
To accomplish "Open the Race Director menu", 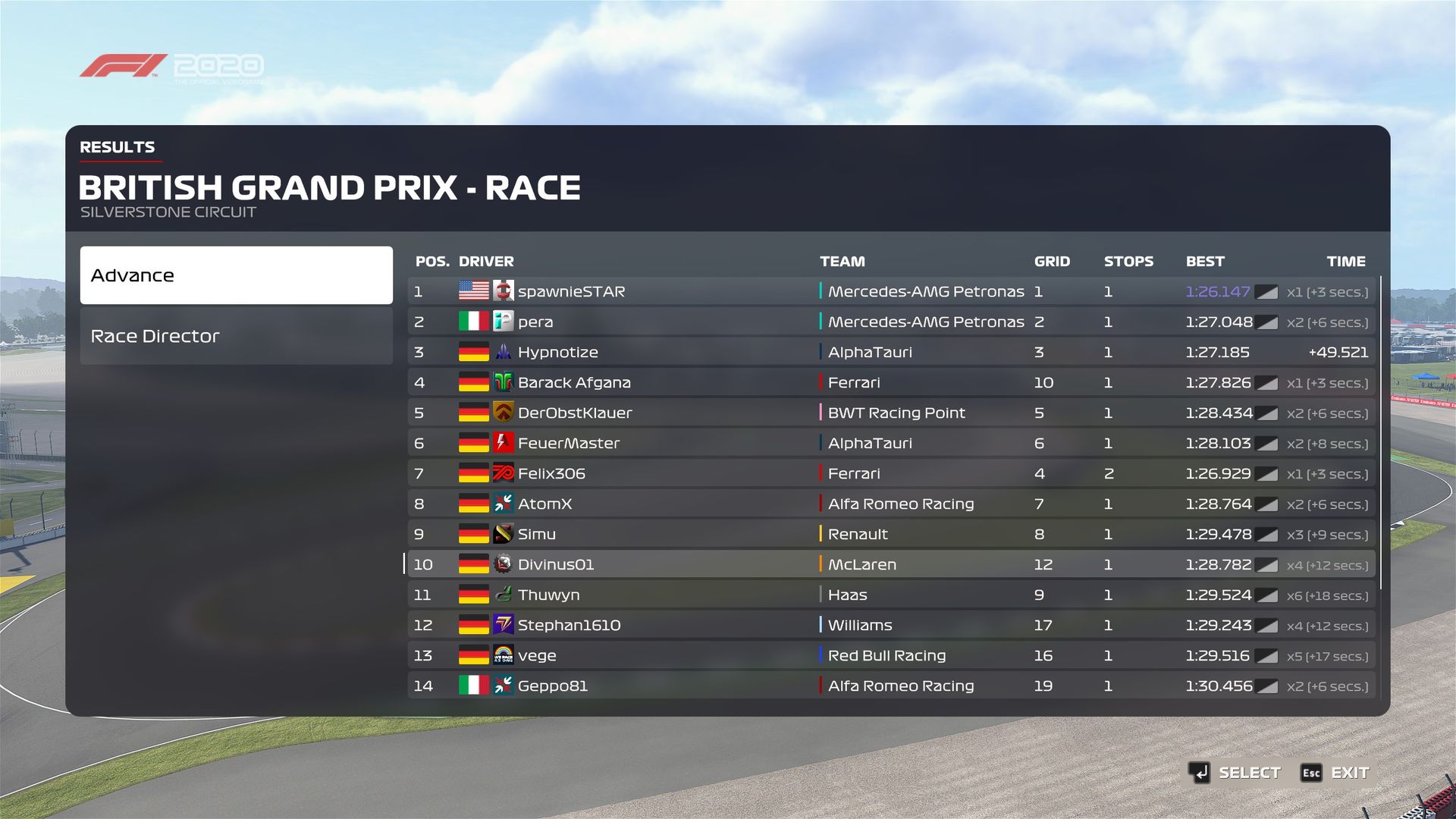I will click(236, 336).
